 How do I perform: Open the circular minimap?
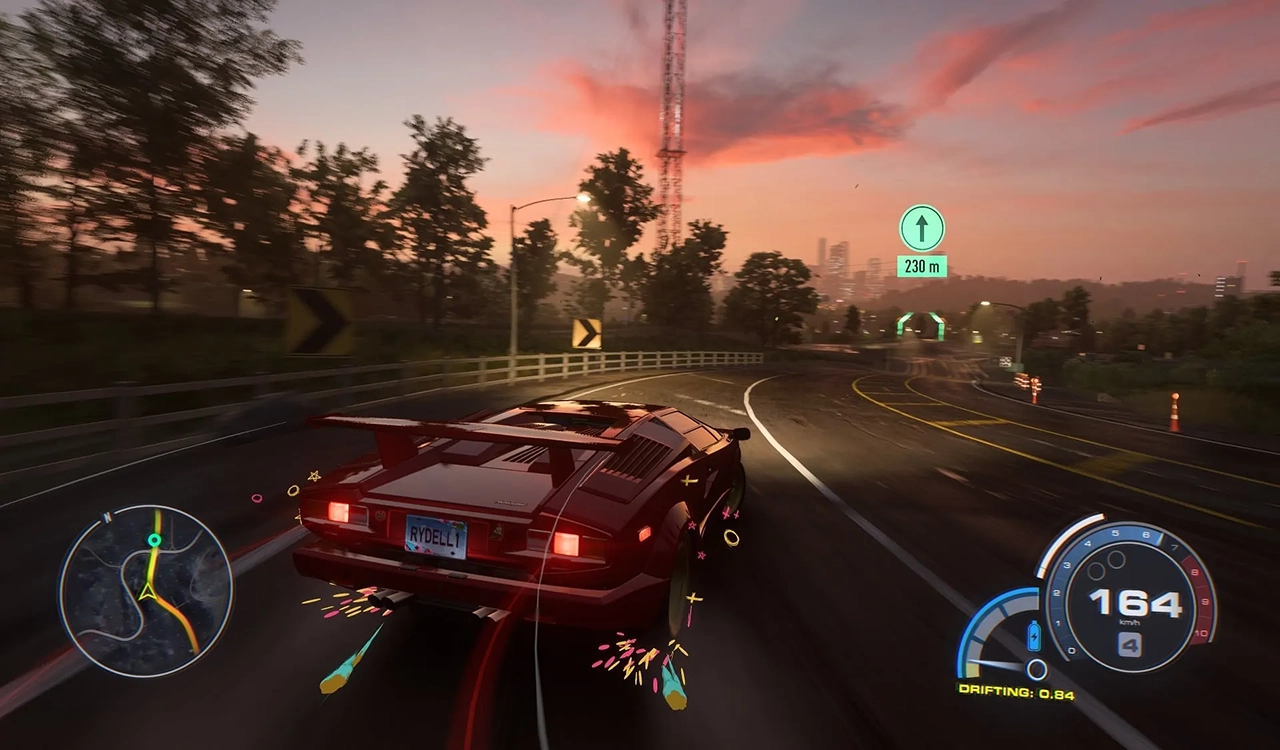[146, 592]
